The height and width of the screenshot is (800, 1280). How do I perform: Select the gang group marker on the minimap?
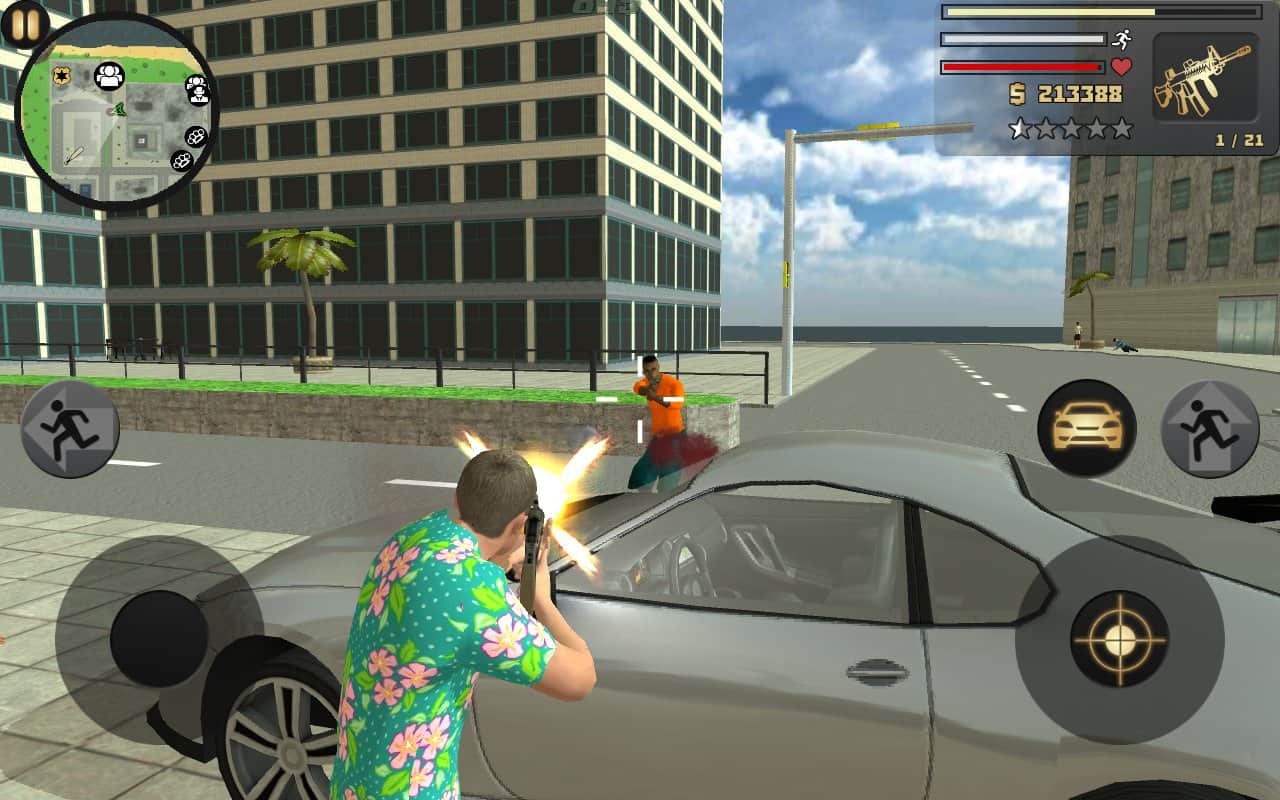[109, 76]
